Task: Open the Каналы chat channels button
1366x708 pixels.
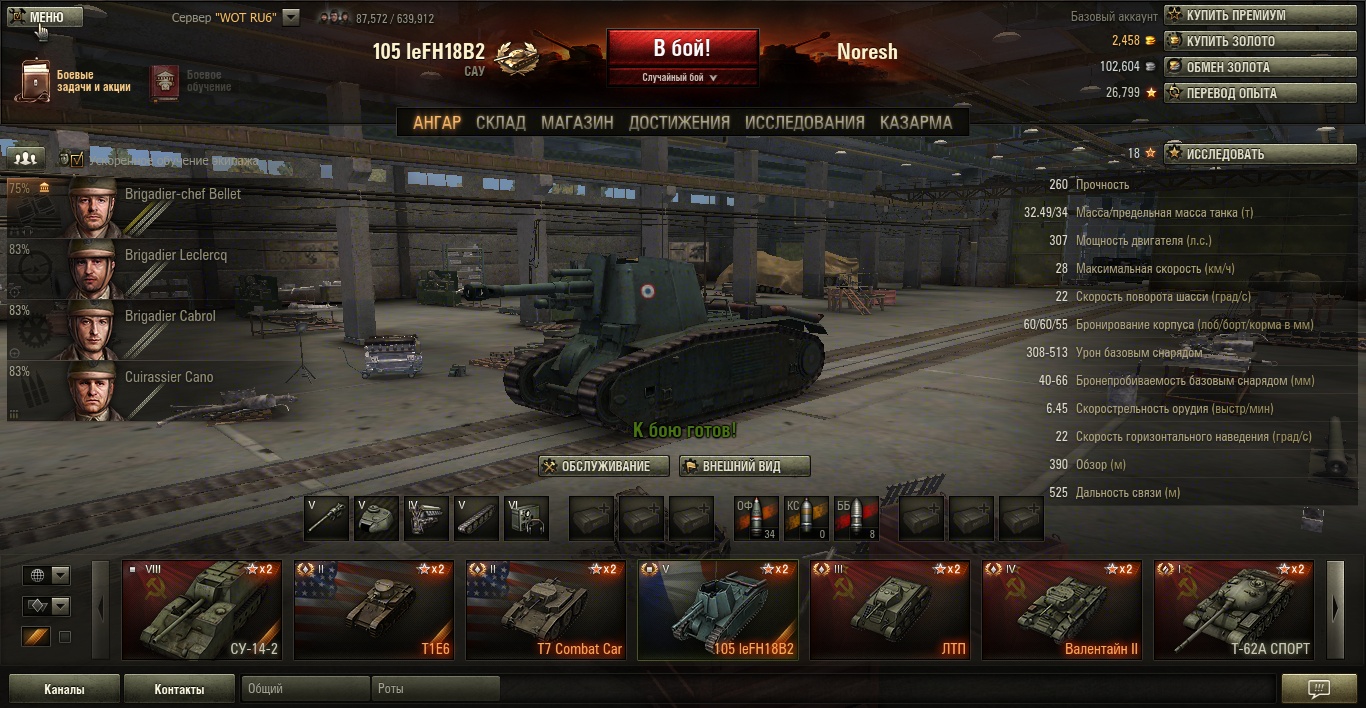Action: coord(64,689)
